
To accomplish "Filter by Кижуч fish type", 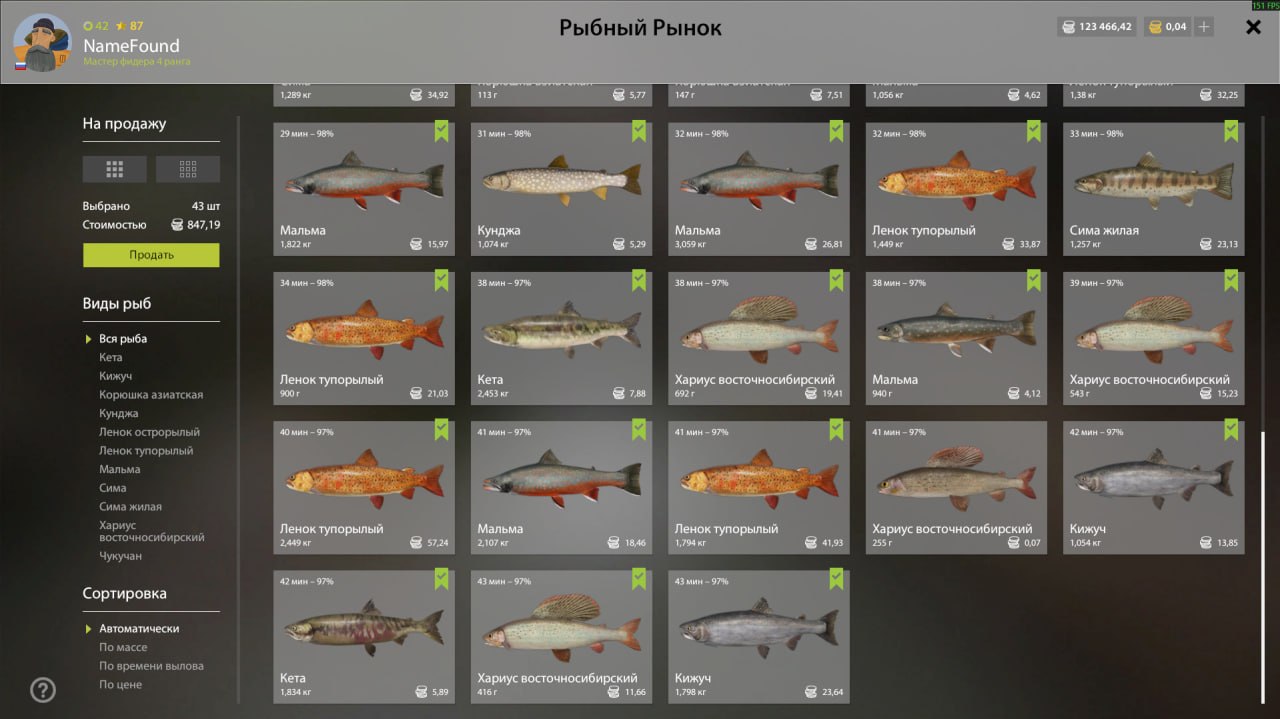I will pos(116,376).
